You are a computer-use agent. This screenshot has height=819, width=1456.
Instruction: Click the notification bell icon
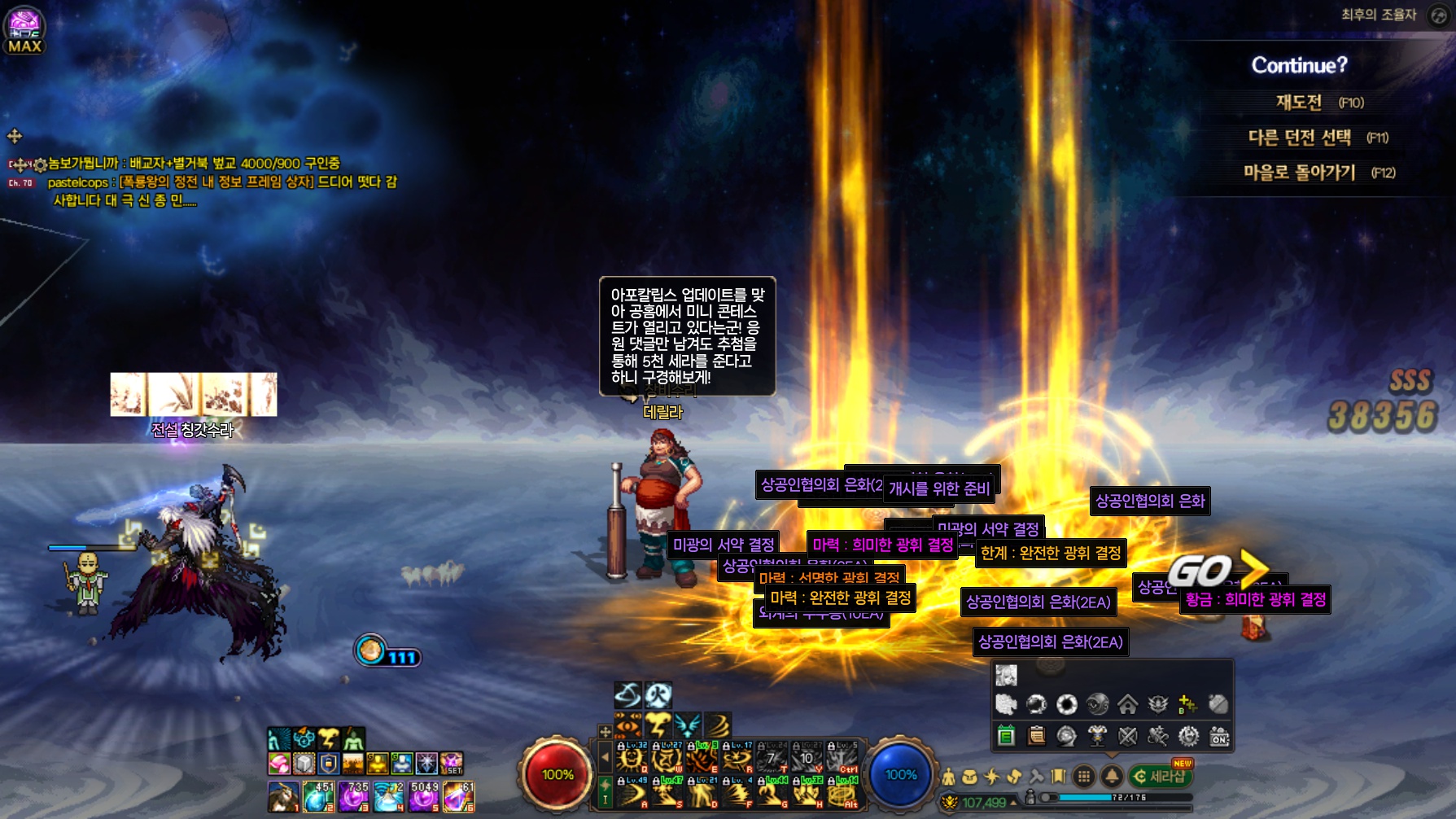point(1112,777)
